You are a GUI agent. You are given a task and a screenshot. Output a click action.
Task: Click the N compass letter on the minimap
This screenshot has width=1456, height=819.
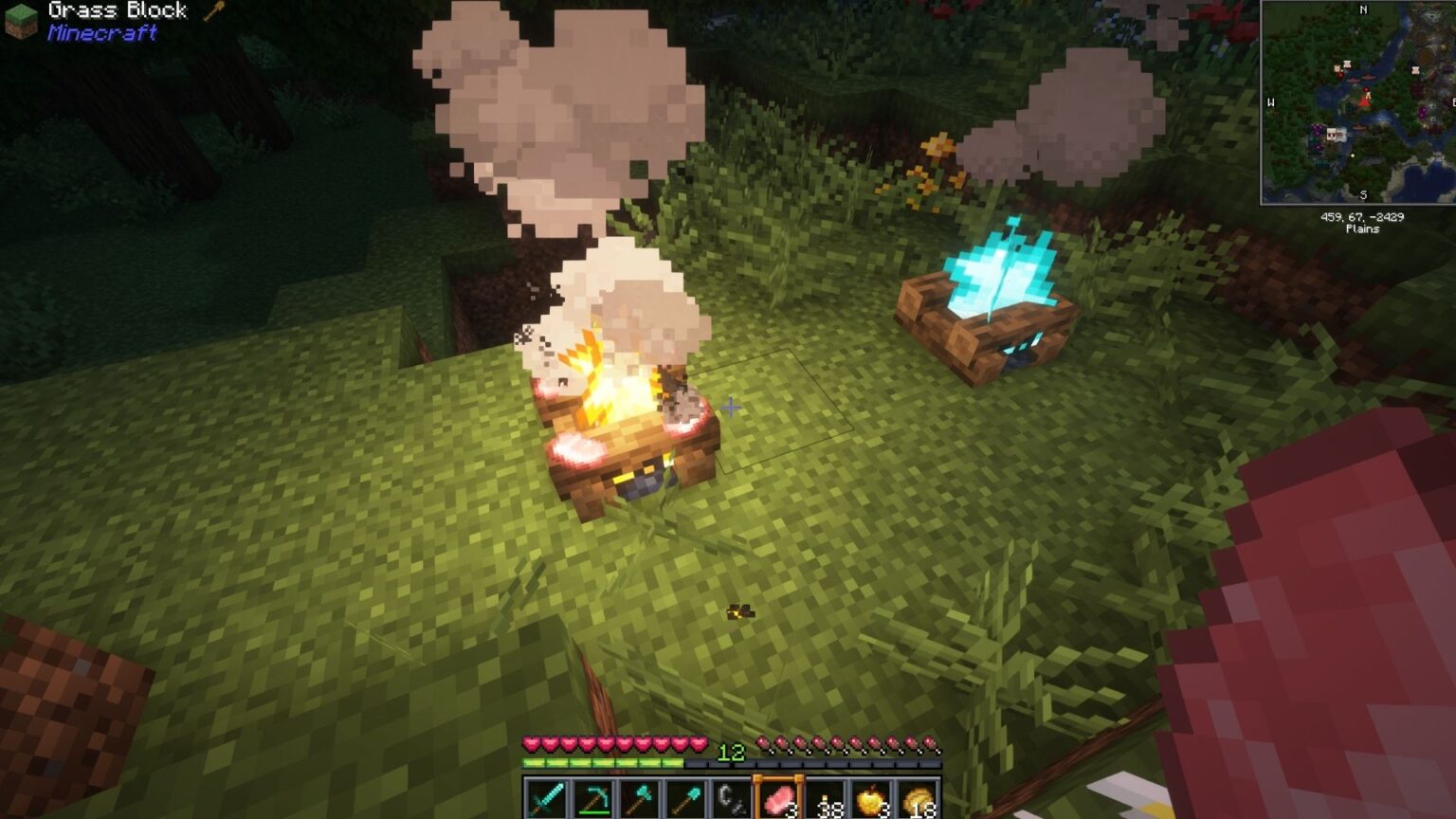[x=1363, y=10]
